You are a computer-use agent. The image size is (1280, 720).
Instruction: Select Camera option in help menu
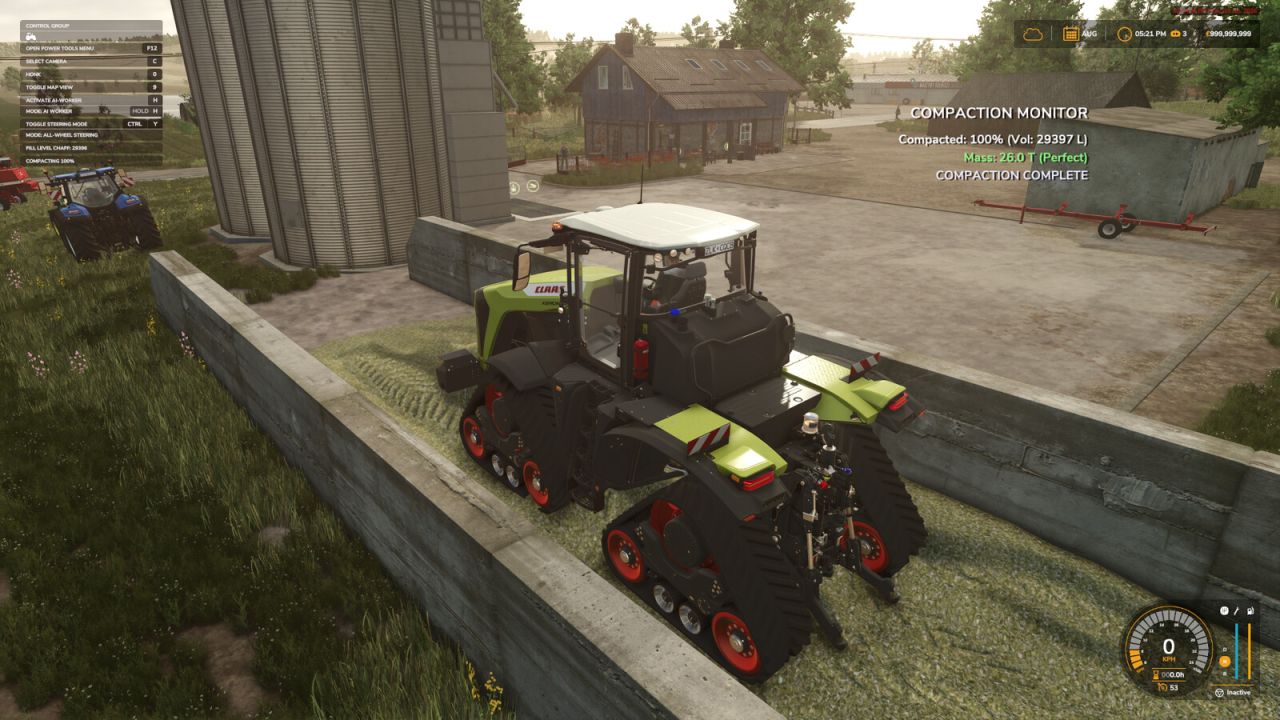(x=45, y=61)
